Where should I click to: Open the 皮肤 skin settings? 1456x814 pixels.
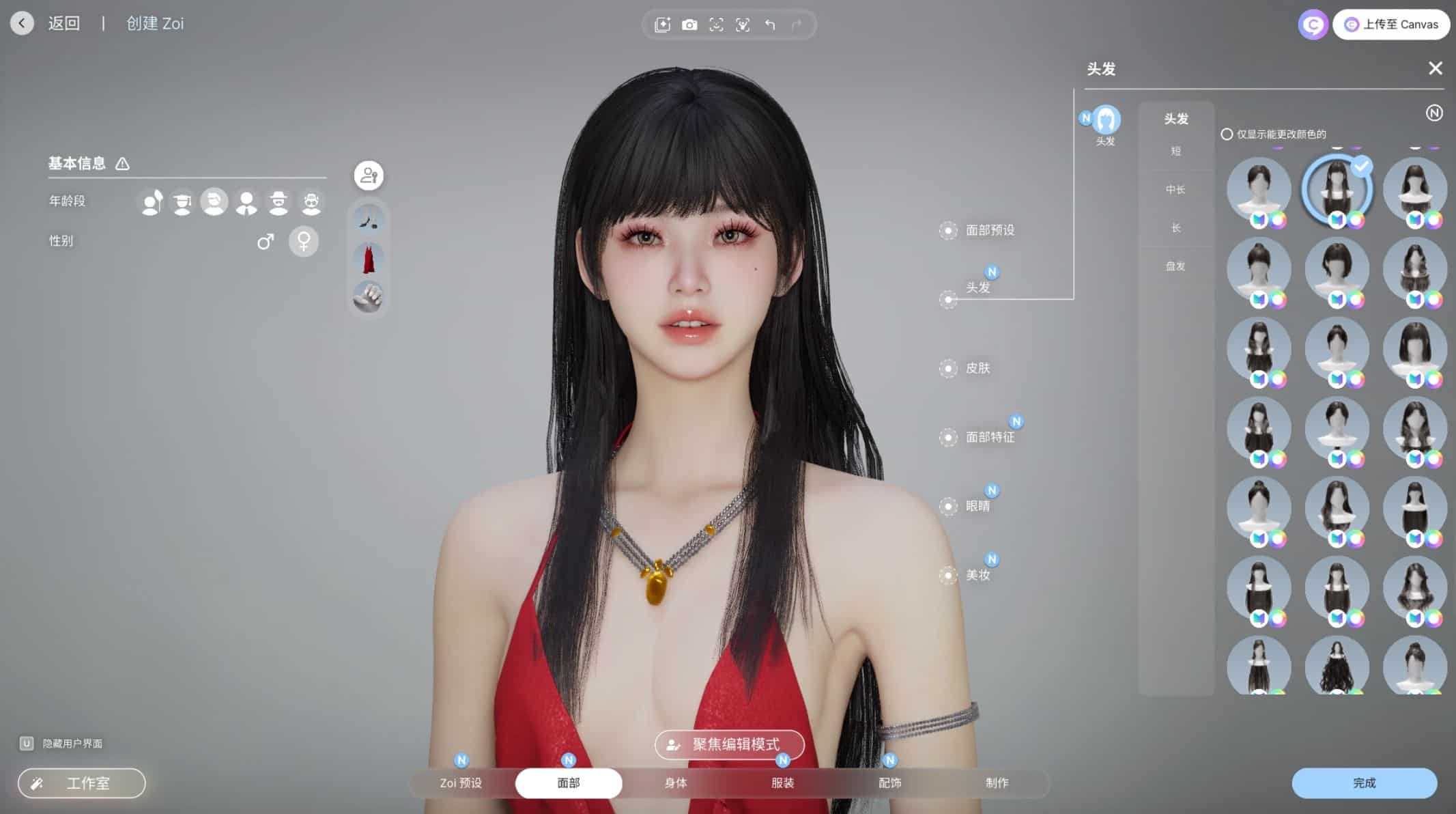pos(977,368)
